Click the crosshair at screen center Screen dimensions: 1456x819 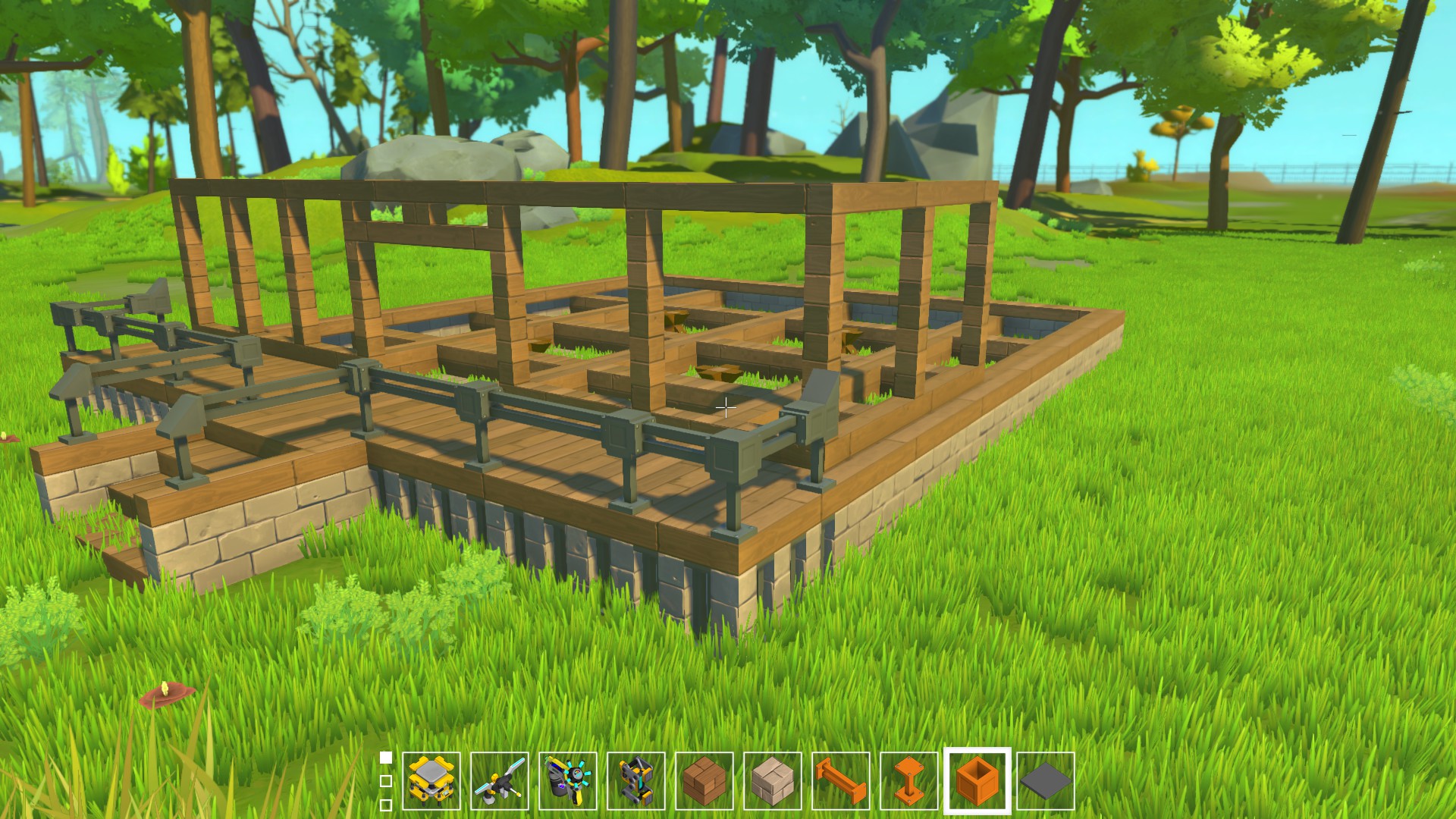(726, 408)
